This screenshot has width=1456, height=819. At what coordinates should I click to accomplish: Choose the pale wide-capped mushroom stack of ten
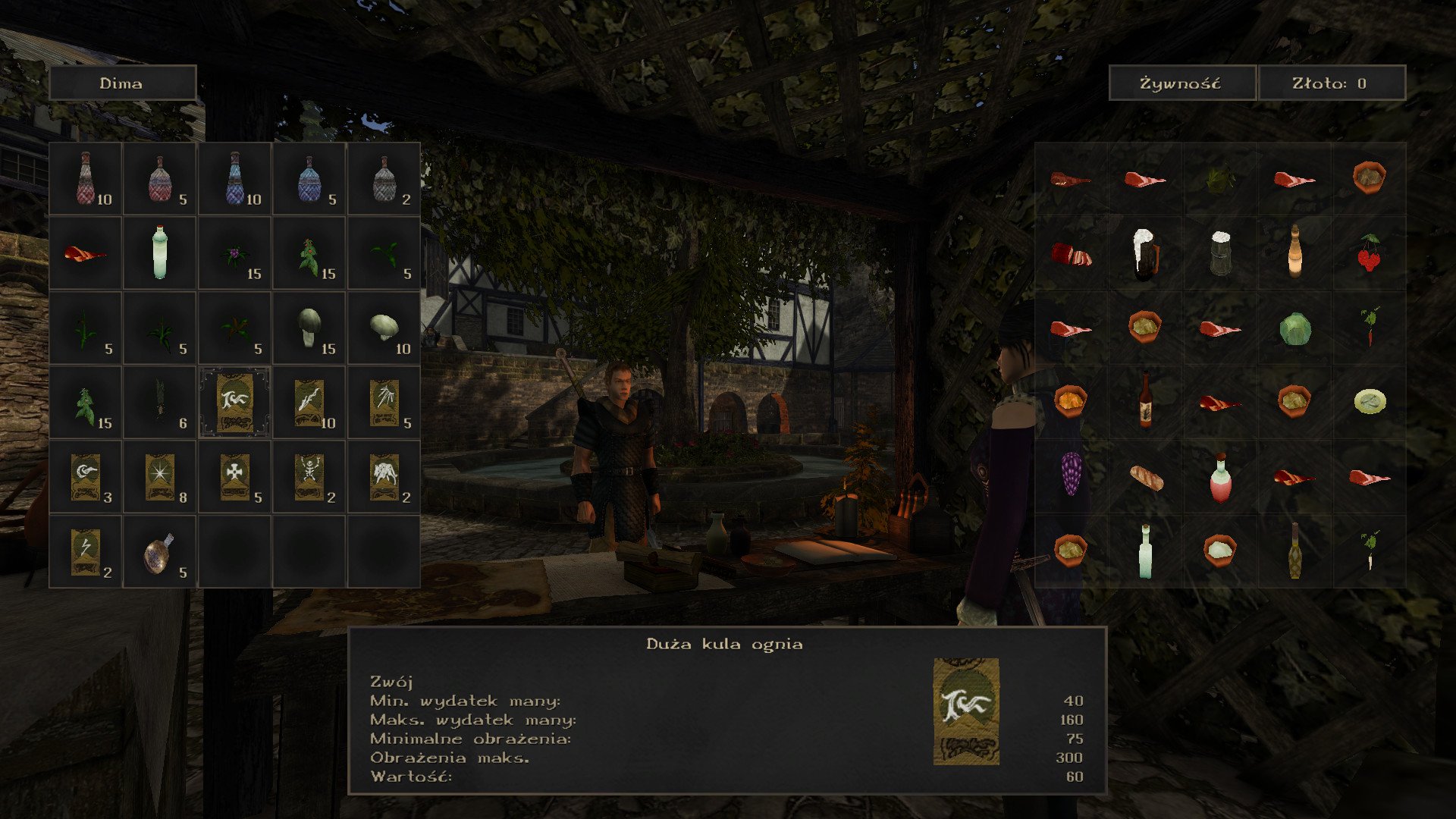tap(384, 328)
